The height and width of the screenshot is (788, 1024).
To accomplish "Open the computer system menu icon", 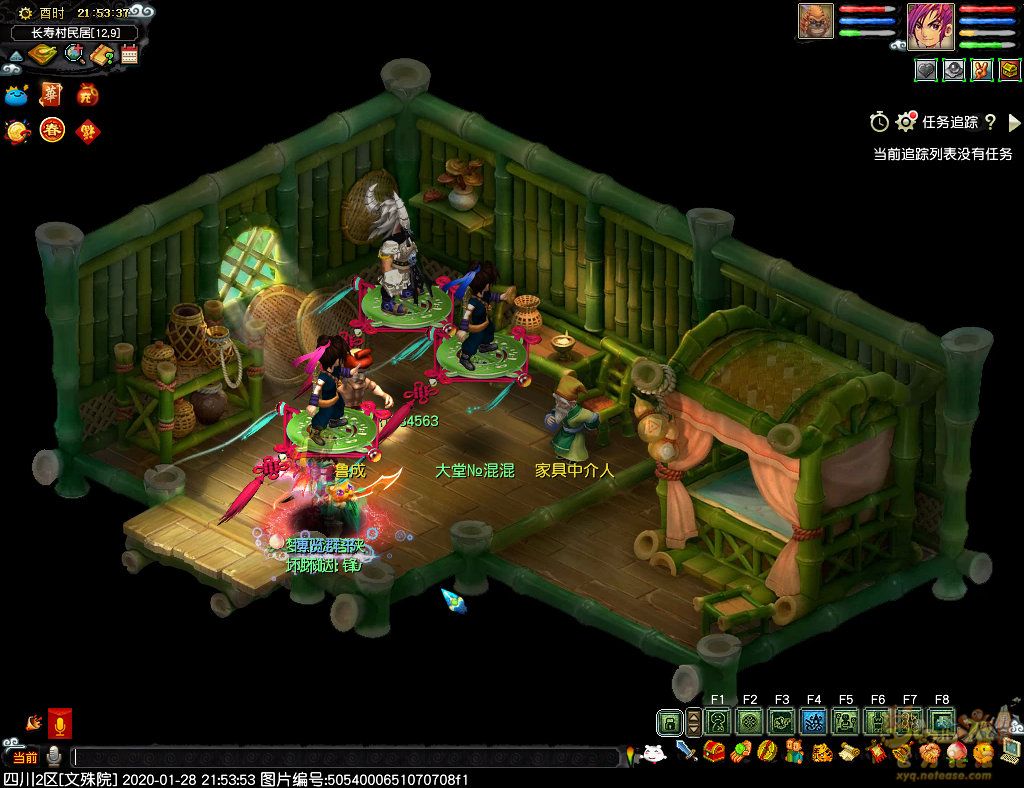I will [x=1010, y=751].
